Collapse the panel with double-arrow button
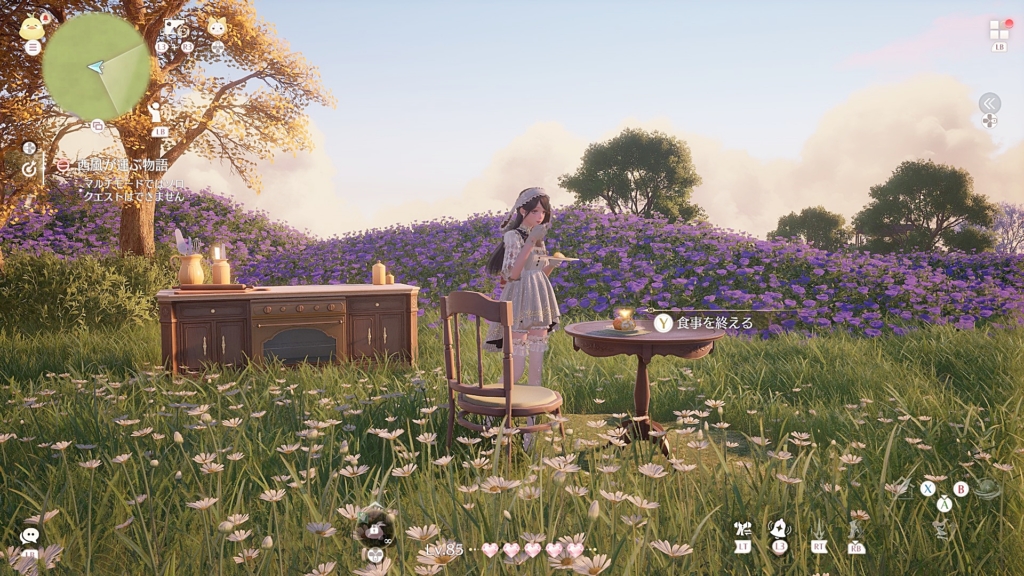Viewport: 1024px width, 576px height. click(989, 103)
